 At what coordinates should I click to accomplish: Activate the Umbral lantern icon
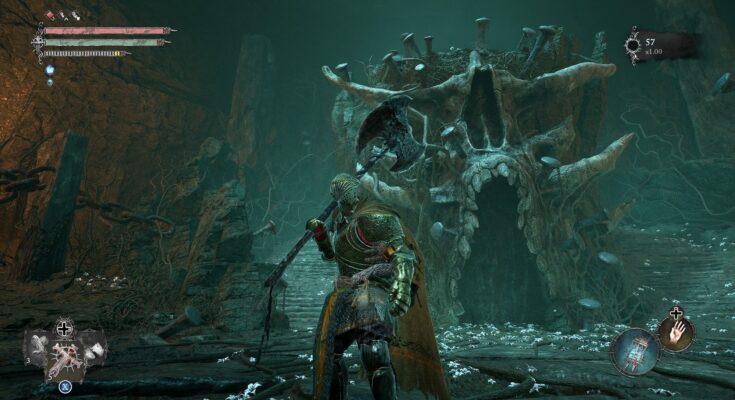tap(634, 350)
